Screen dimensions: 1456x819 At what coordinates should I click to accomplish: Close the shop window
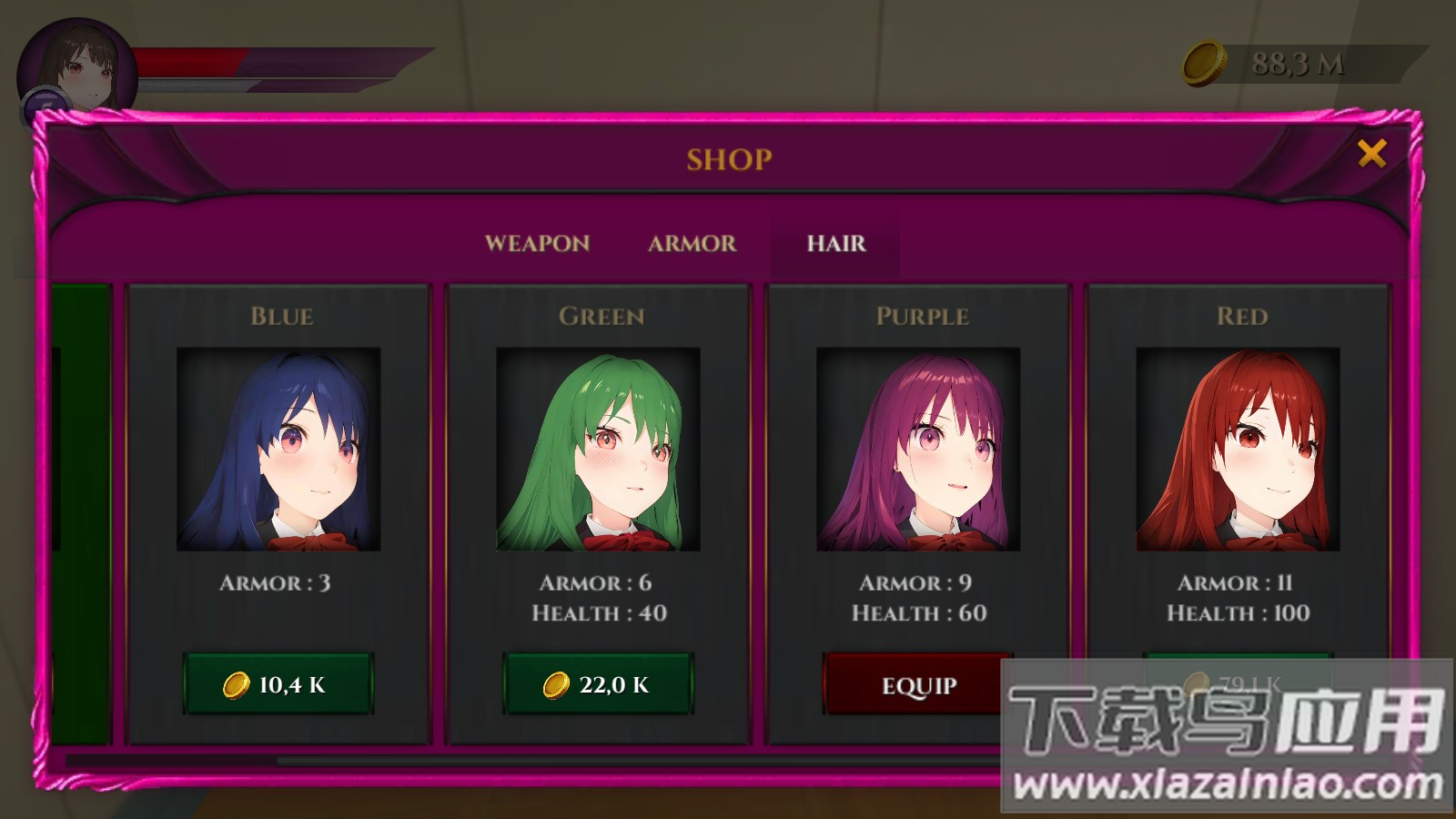[x=1371, y=154]
